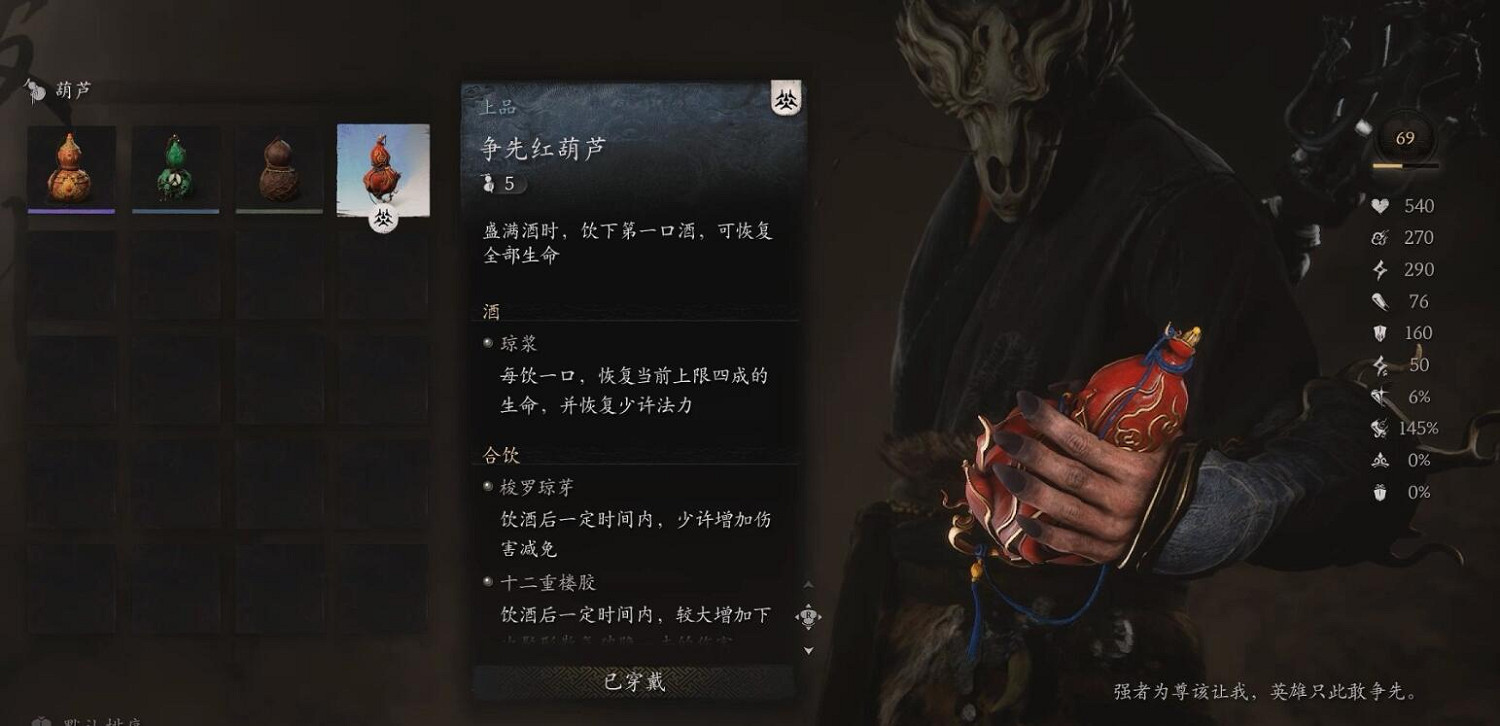
Task: Collapse the description with the up arrow chevron
Action: coord(808,583)
